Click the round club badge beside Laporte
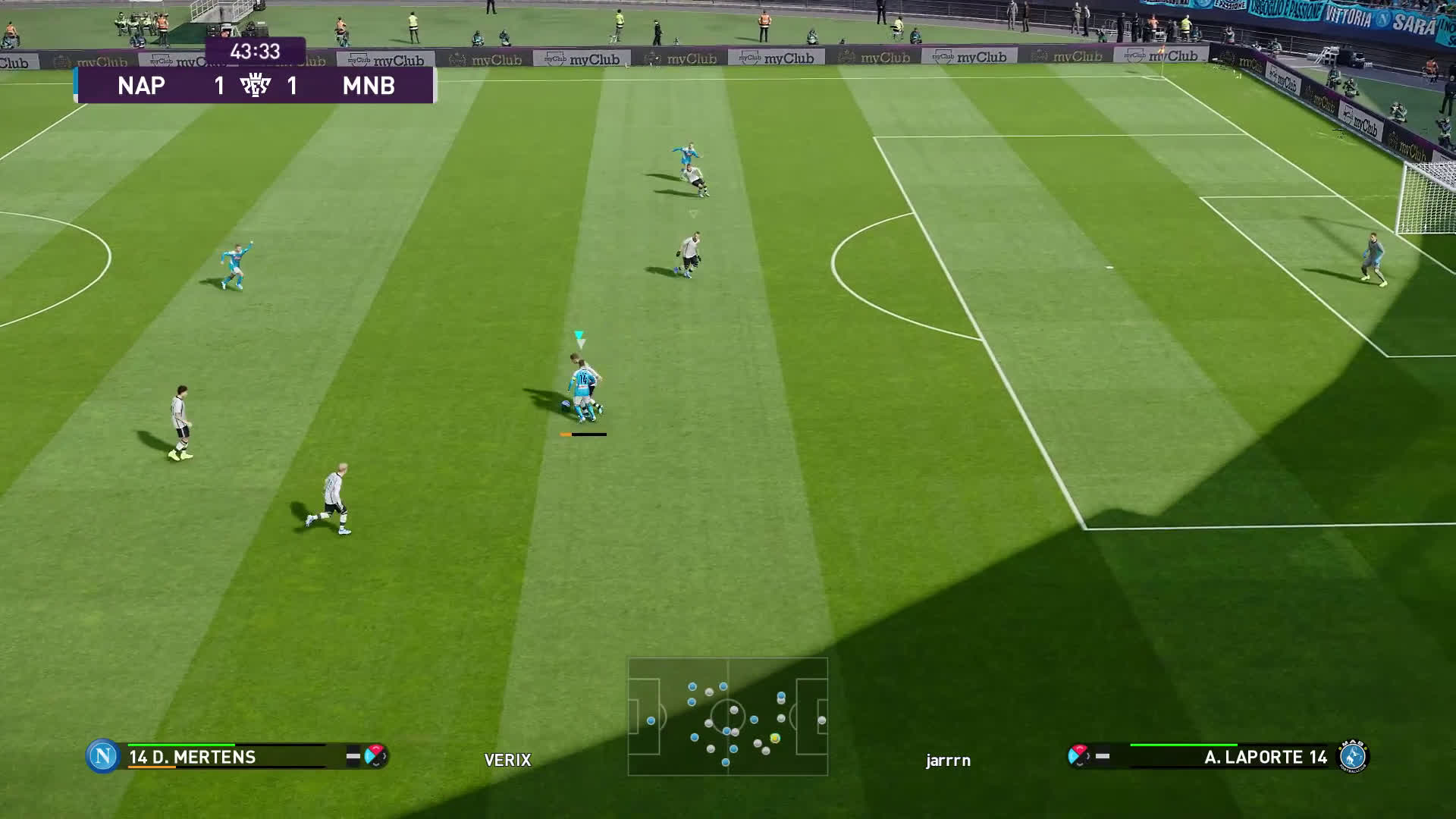Image resolution: width=1456 pixels, height=819 pixels. pos(1353,756)
